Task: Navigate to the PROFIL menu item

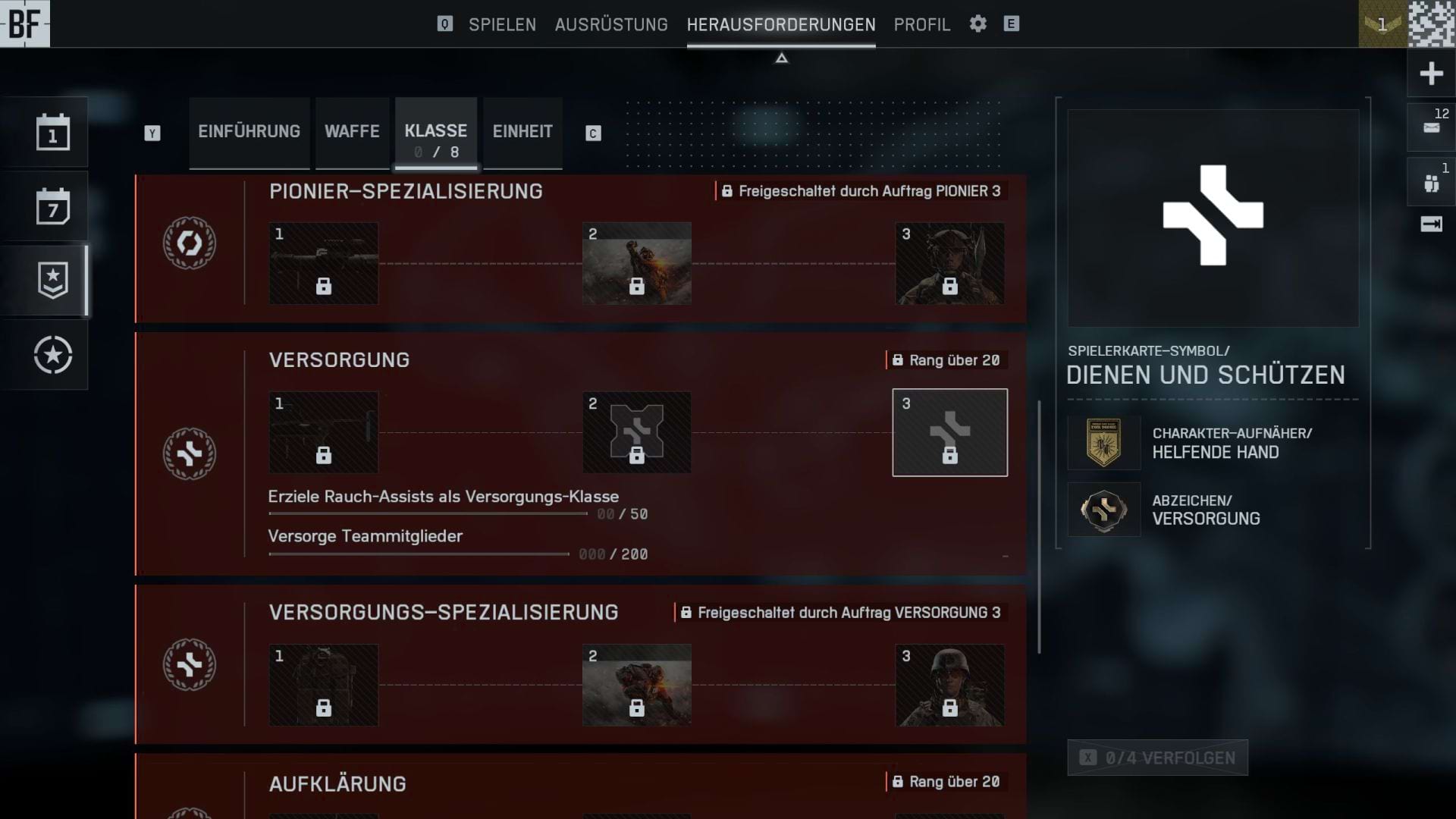Action: pyautogui.click(x=921, y=24)
